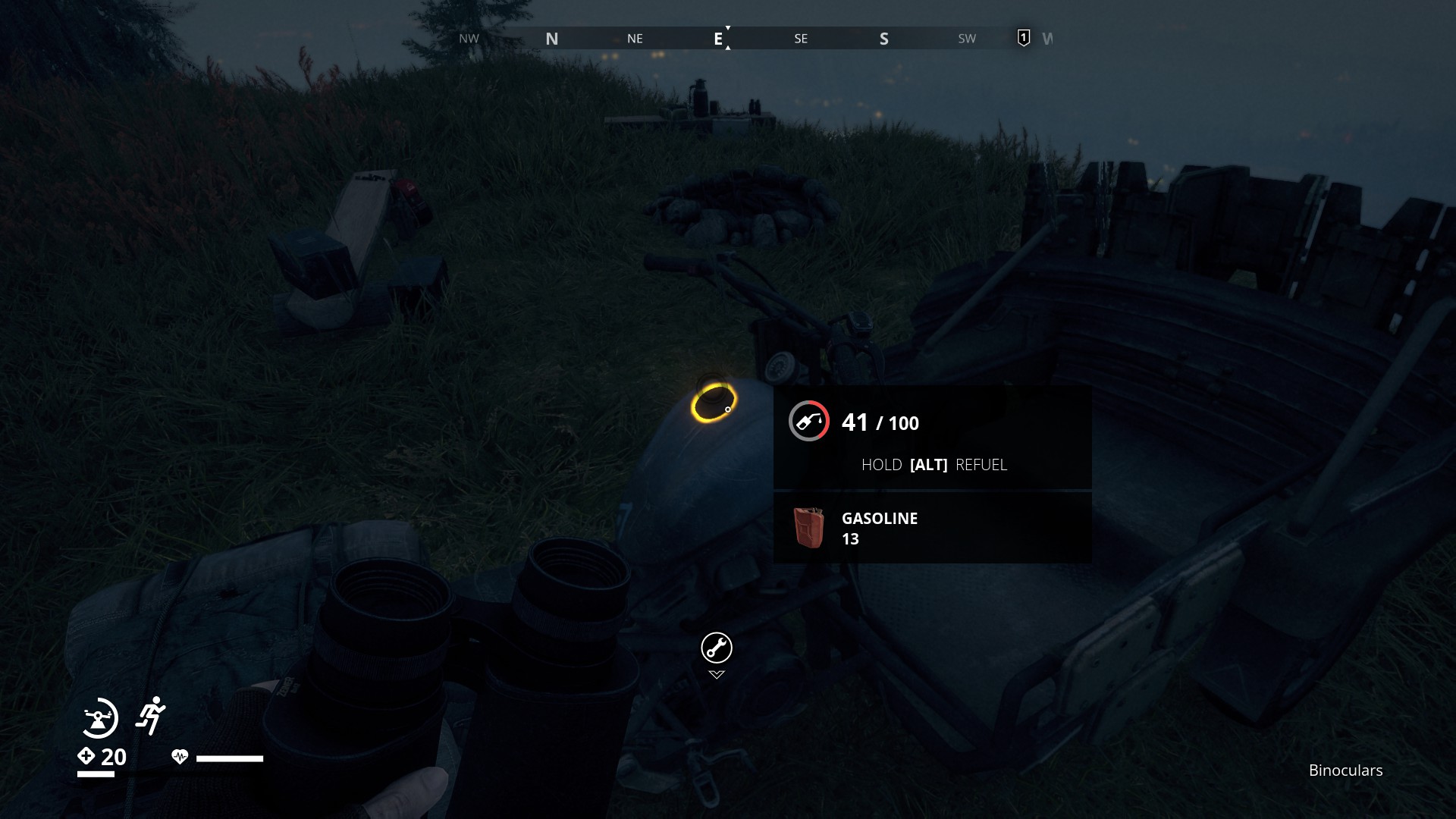Toggle the running figure sprint icon
The height and width of the screenshot is (819, 1456).
[151, 715]
